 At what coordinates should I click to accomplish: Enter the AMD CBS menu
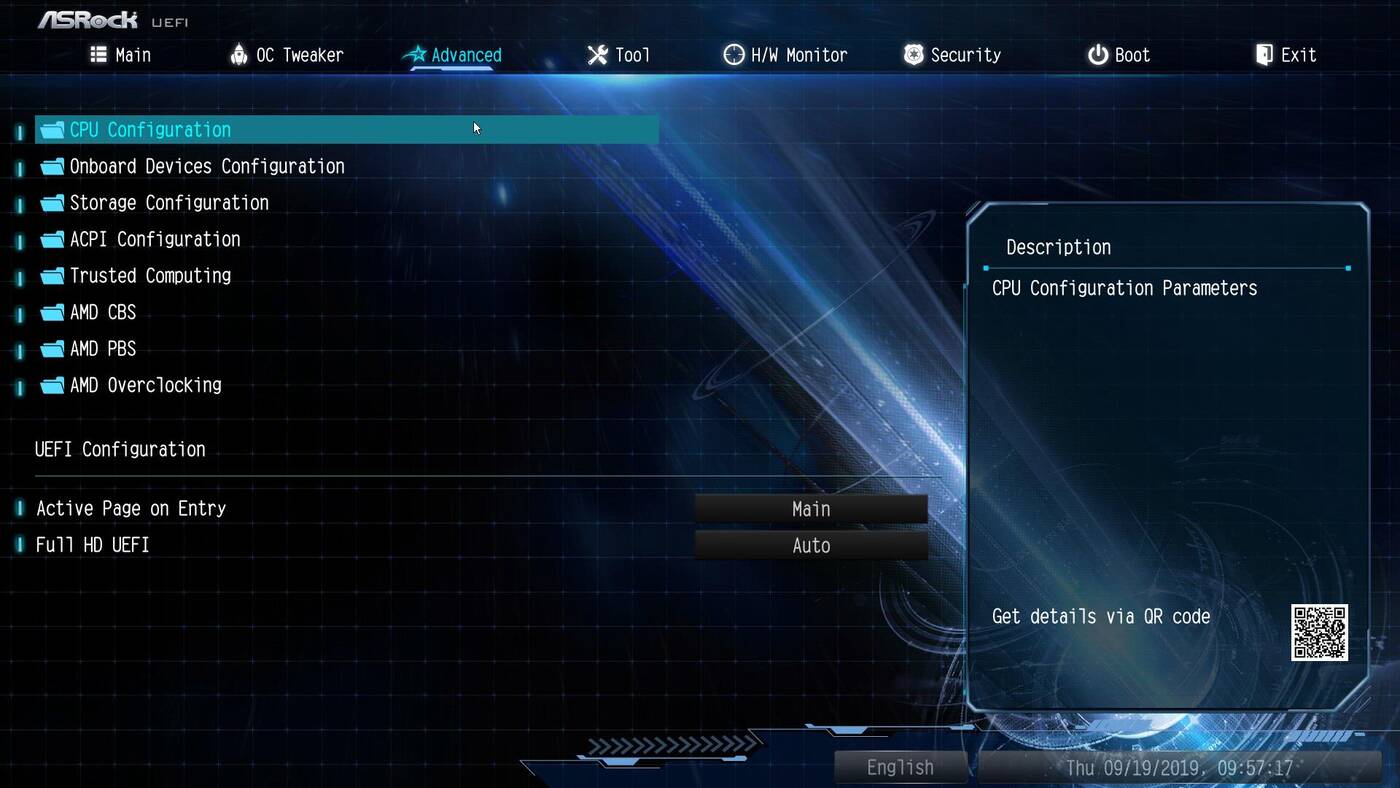click(102, 312)
